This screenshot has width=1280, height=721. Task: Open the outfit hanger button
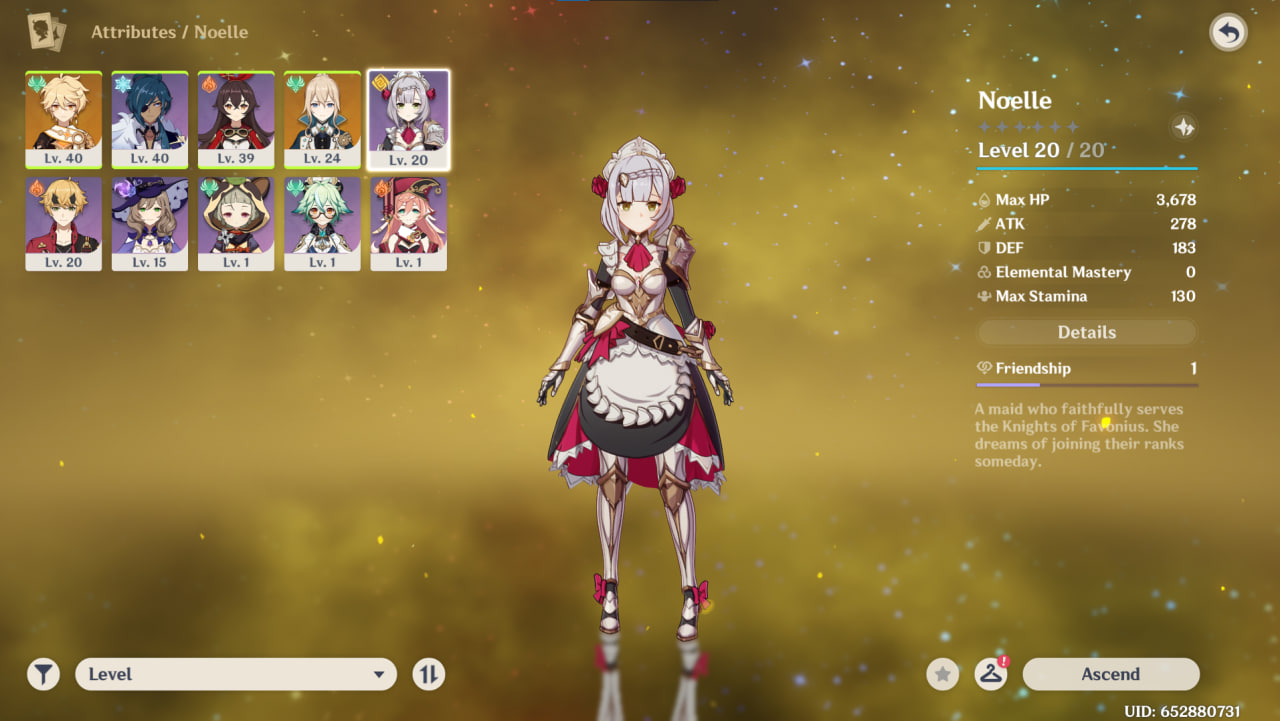991,674
